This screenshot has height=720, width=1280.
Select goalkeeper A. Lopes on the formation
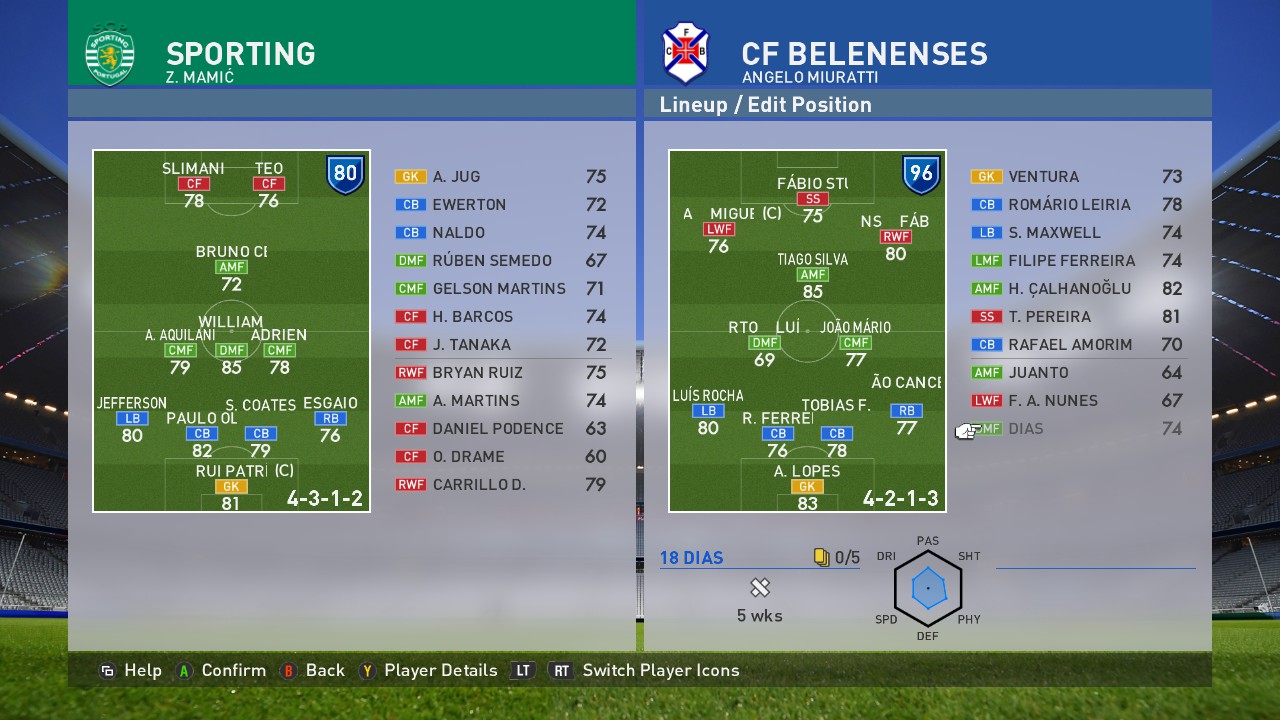click(806, 487)
